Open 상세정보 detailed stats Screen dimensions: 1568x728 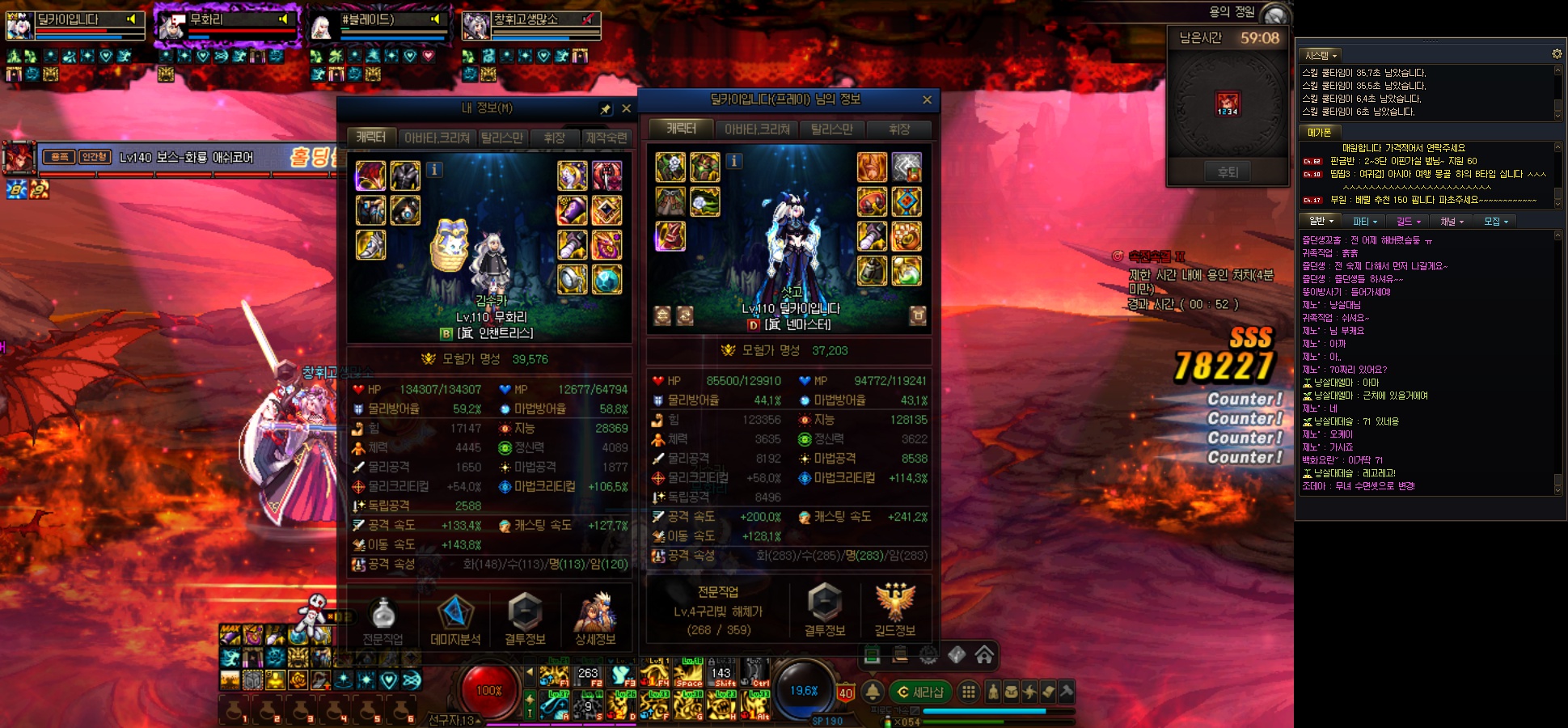click(595, 620)
